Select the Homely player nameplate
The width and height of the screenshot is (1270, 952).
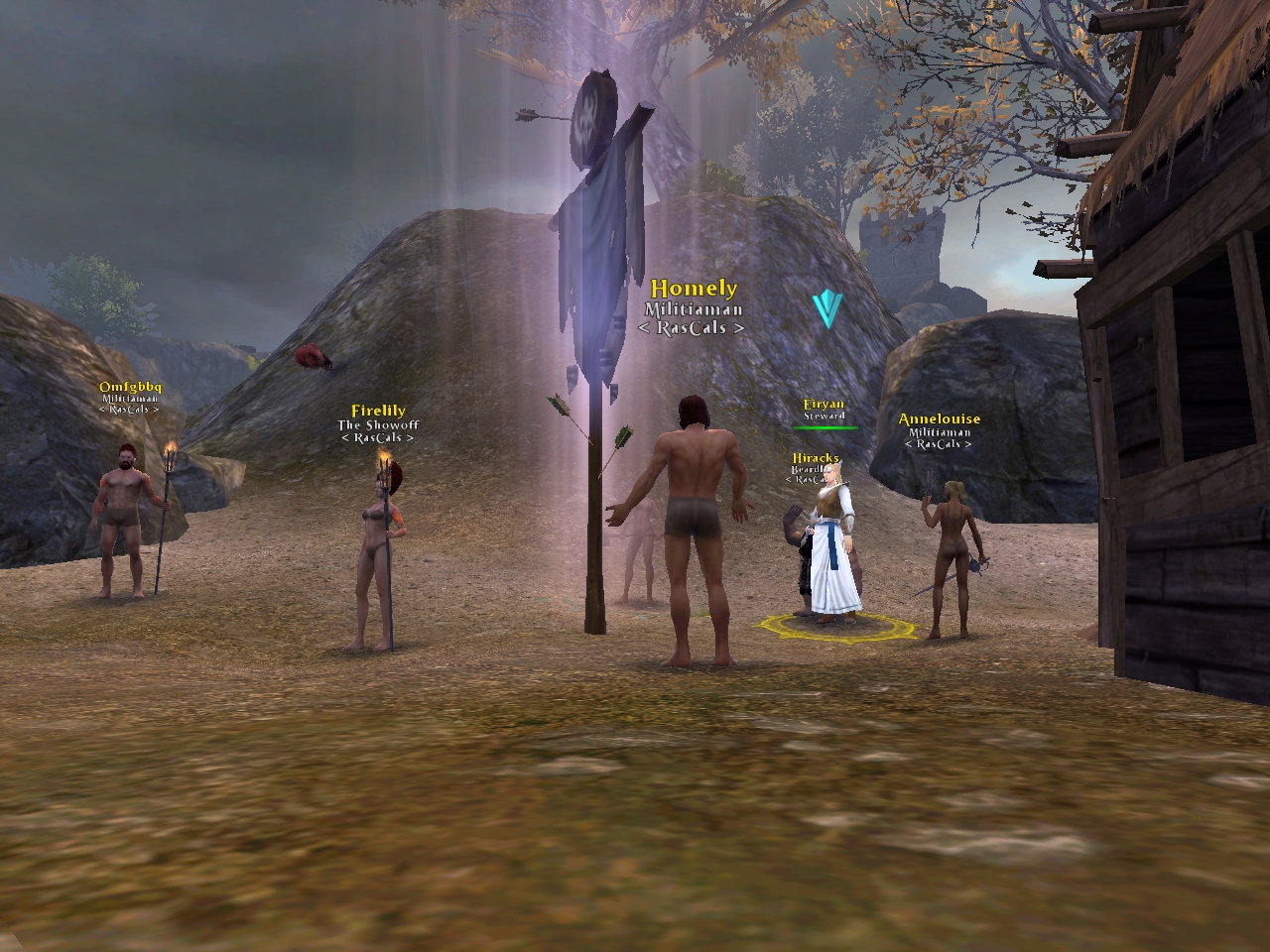tap(694, 290)
